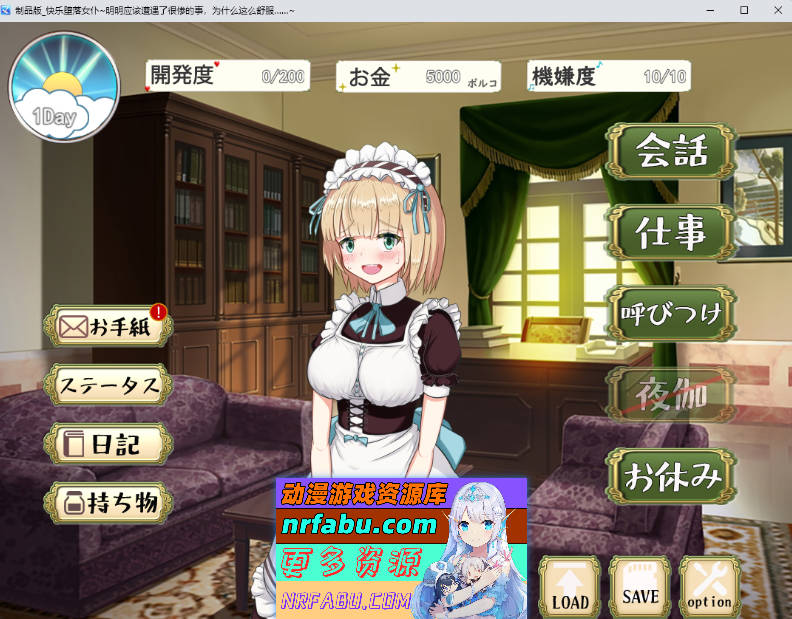Close the game window
Screen dimensions: 792x619
773,9
